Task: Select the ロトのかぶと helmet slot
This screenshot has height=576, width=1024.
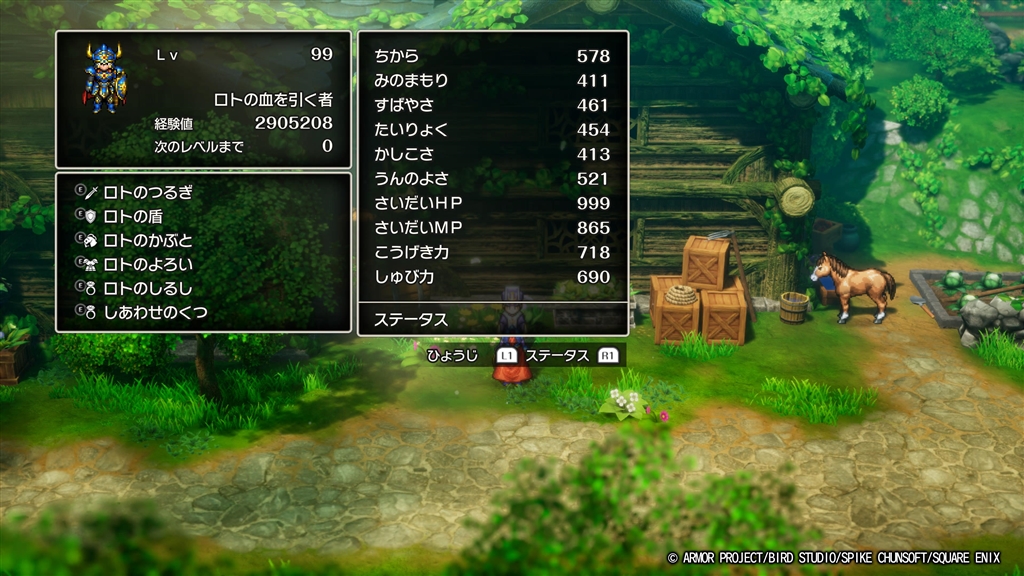Action: tap(148, 240)
